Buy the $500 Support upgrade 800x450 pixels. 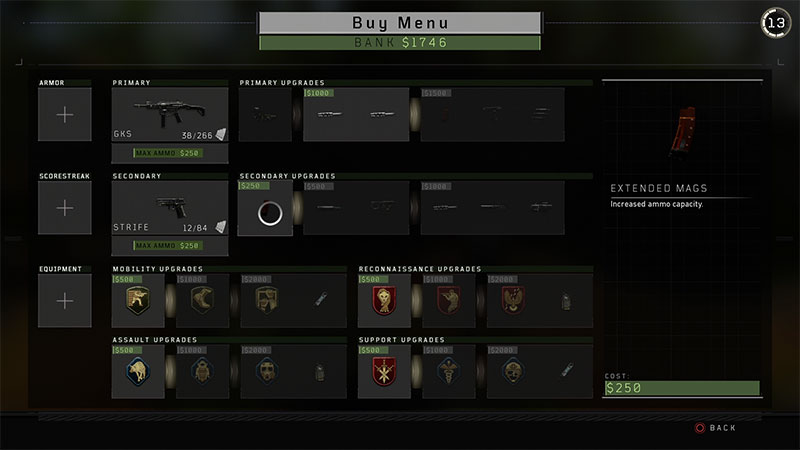(x=384, y=373)
